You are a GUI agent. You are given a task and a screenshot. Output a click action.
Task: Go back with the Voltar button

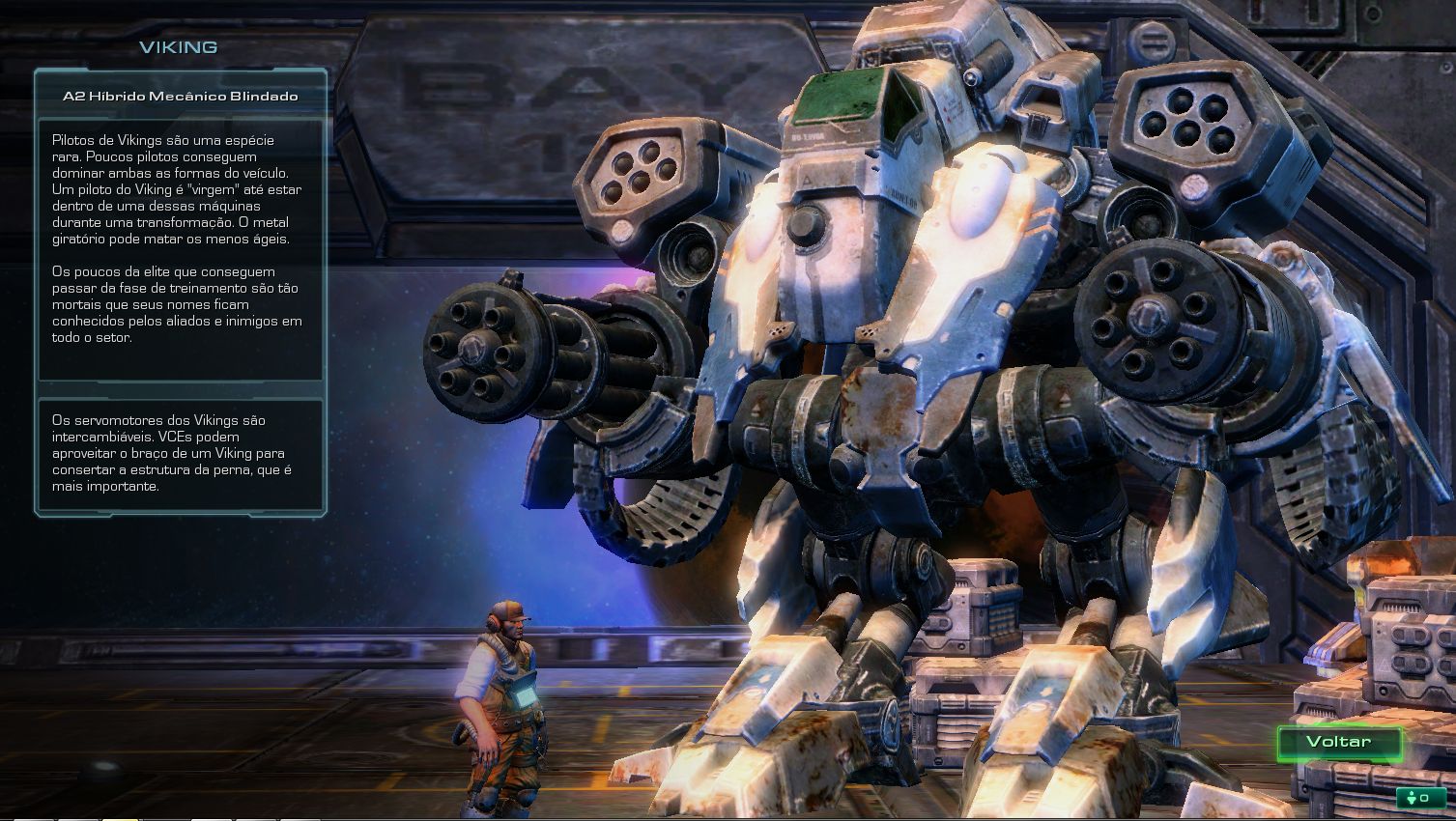1338,742
